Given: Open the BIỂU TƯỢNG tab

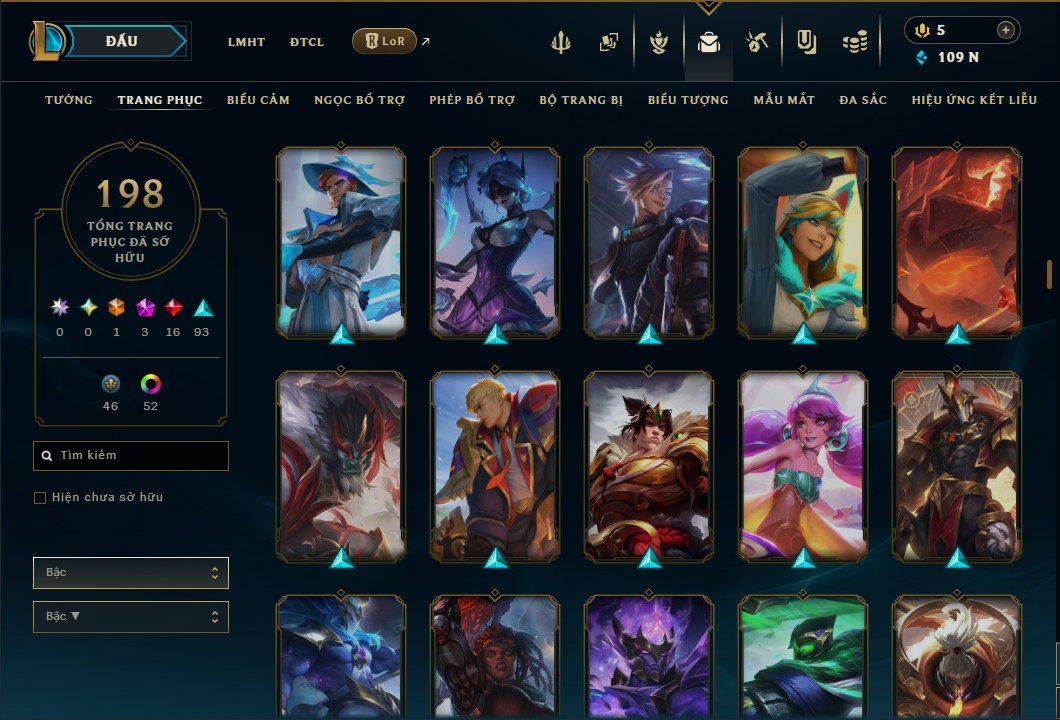Looking at the screenshot, I should coord(688,100).
